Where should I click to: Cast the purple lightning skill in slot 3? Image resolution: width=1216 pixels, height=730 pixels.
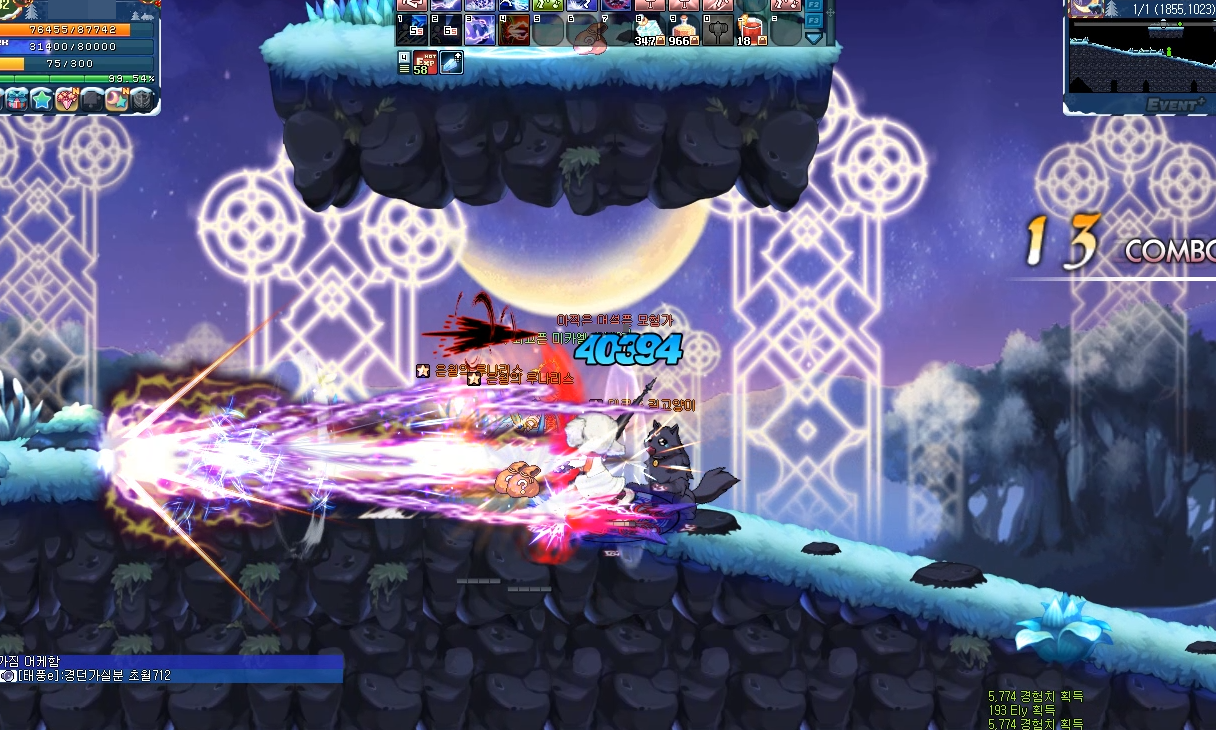click(480, 30)
